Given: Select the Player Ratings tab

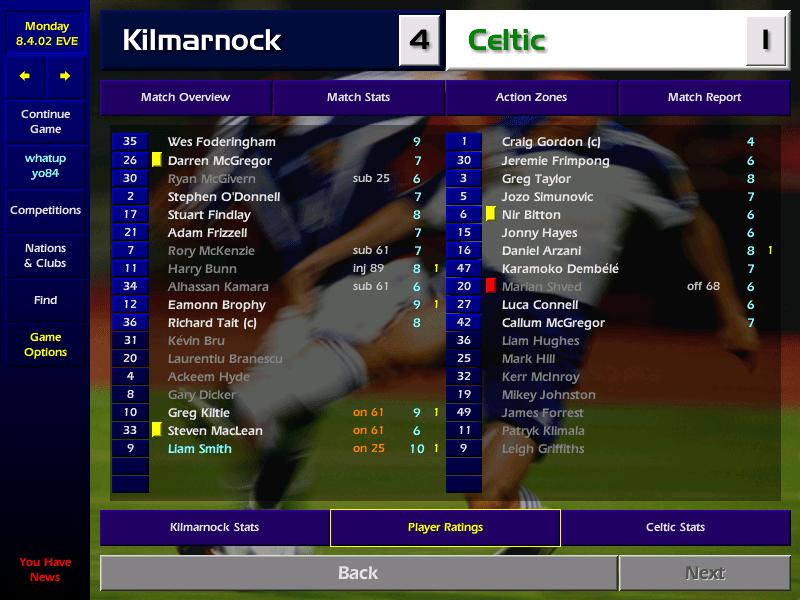Looking at the screenshot, I should tap(445, 527).
